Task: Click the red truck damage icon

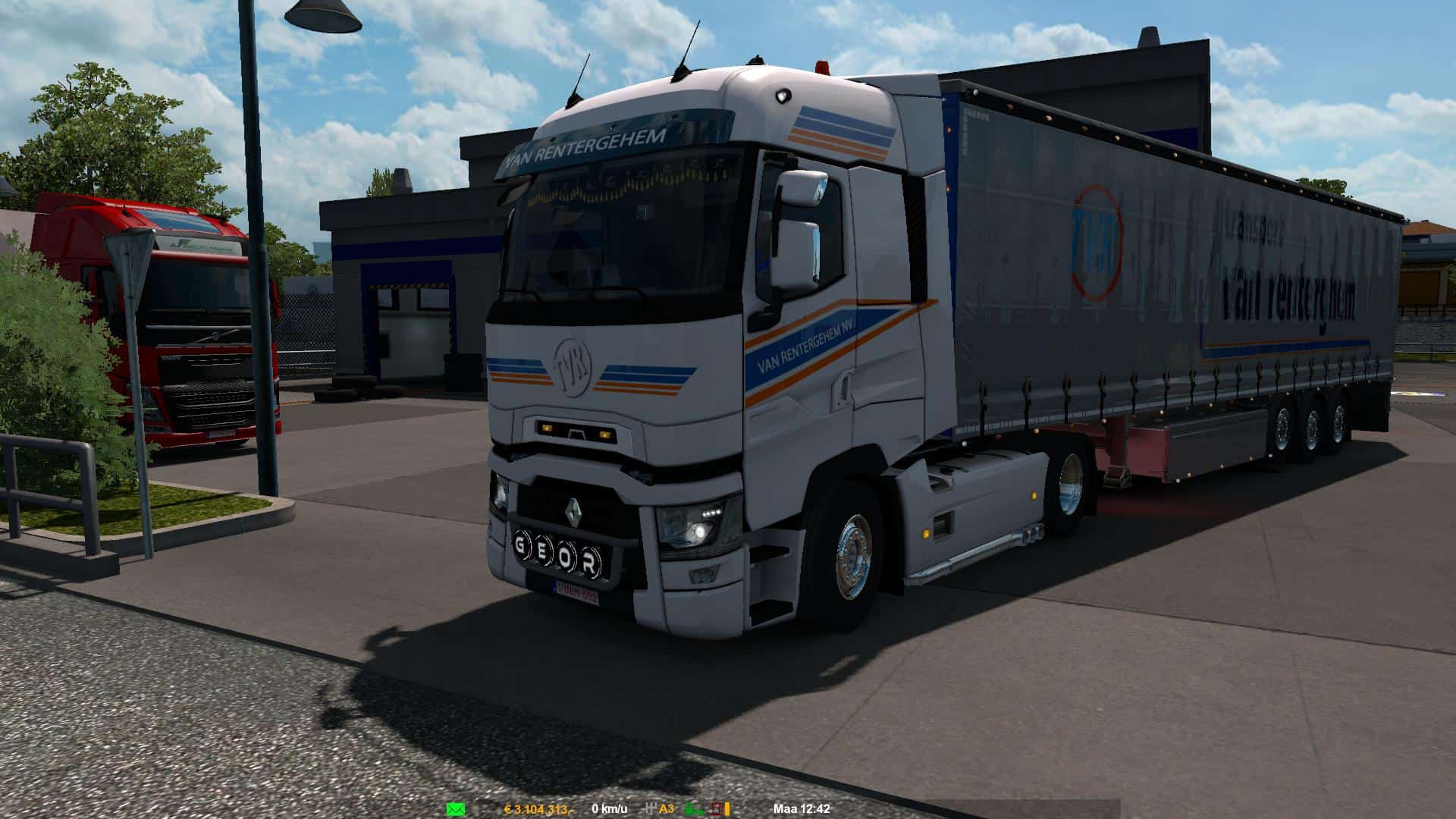Action: pos(716,808)
